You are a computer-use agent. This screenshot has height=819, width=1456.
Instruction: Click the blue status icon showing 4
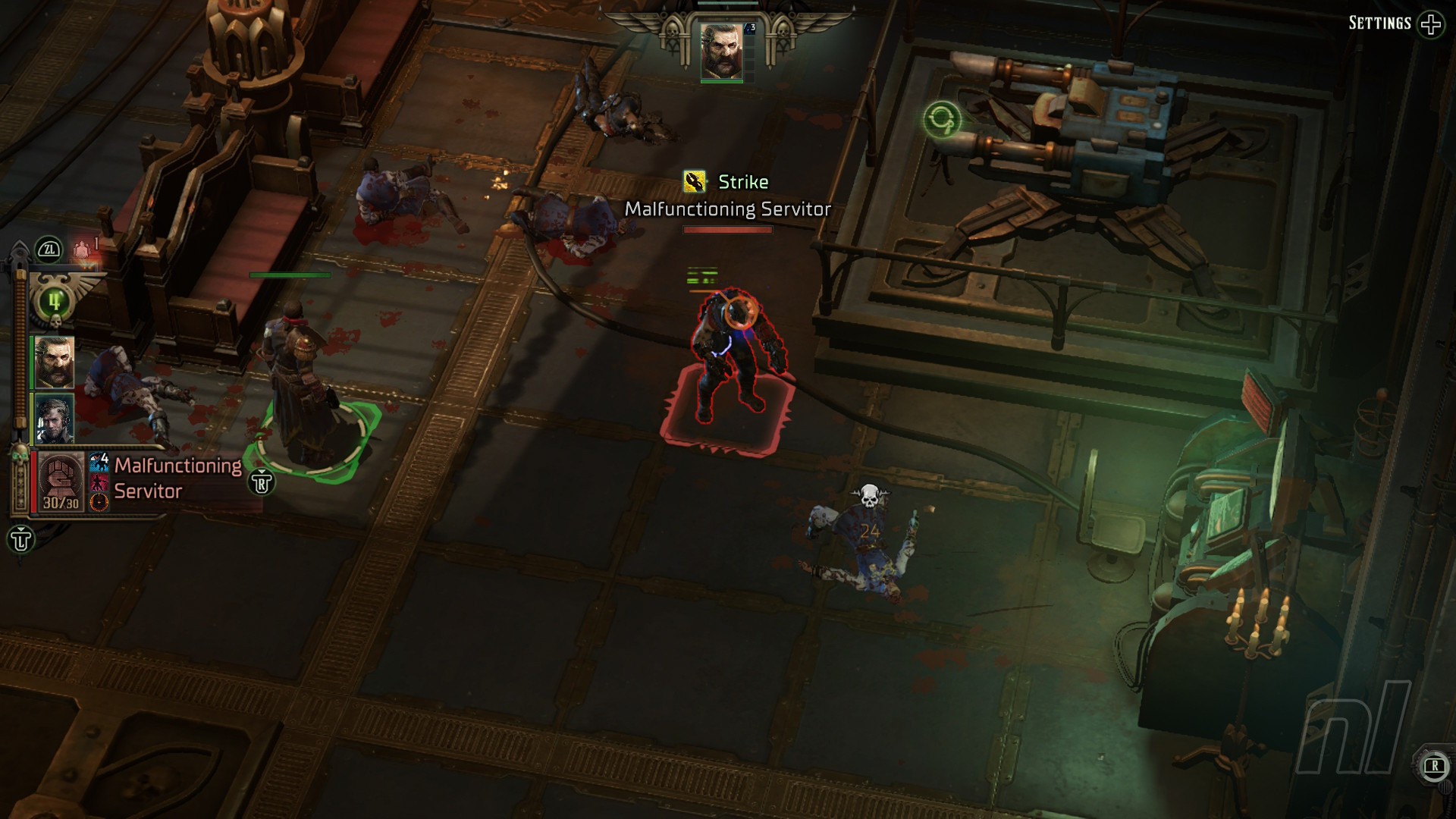99,462
